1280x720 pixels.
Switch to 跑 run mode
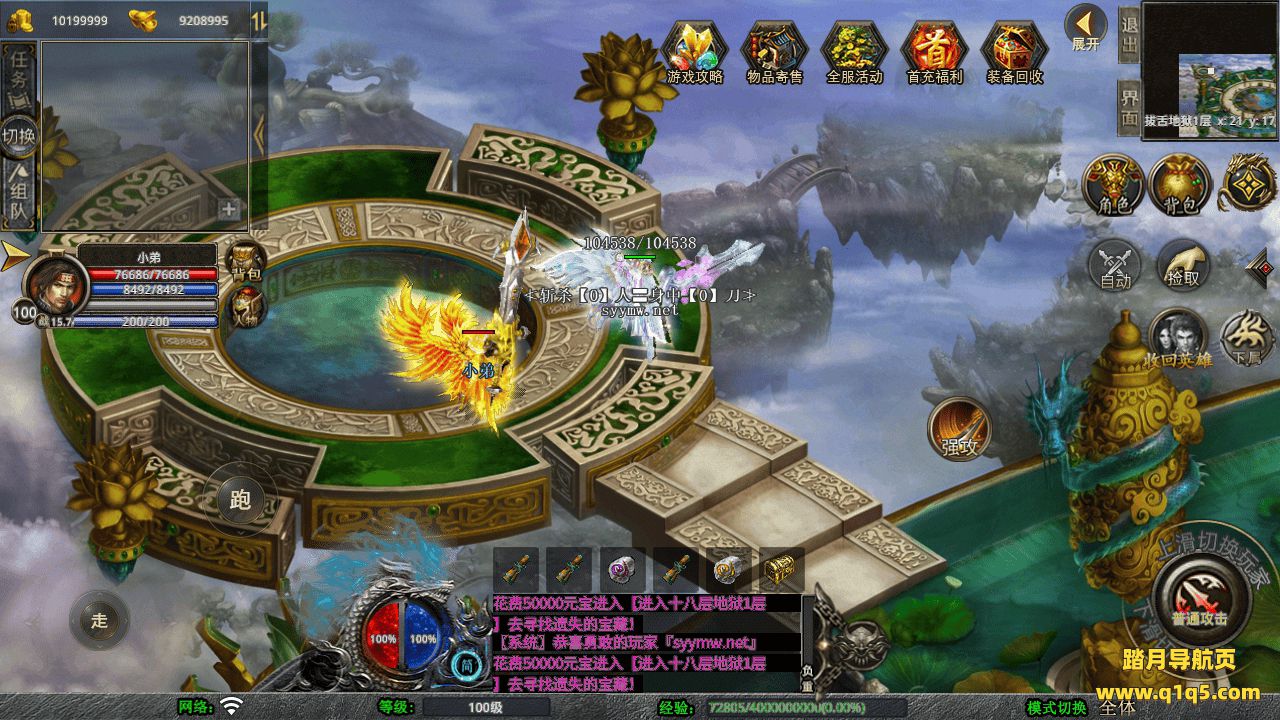coord(240,500)
